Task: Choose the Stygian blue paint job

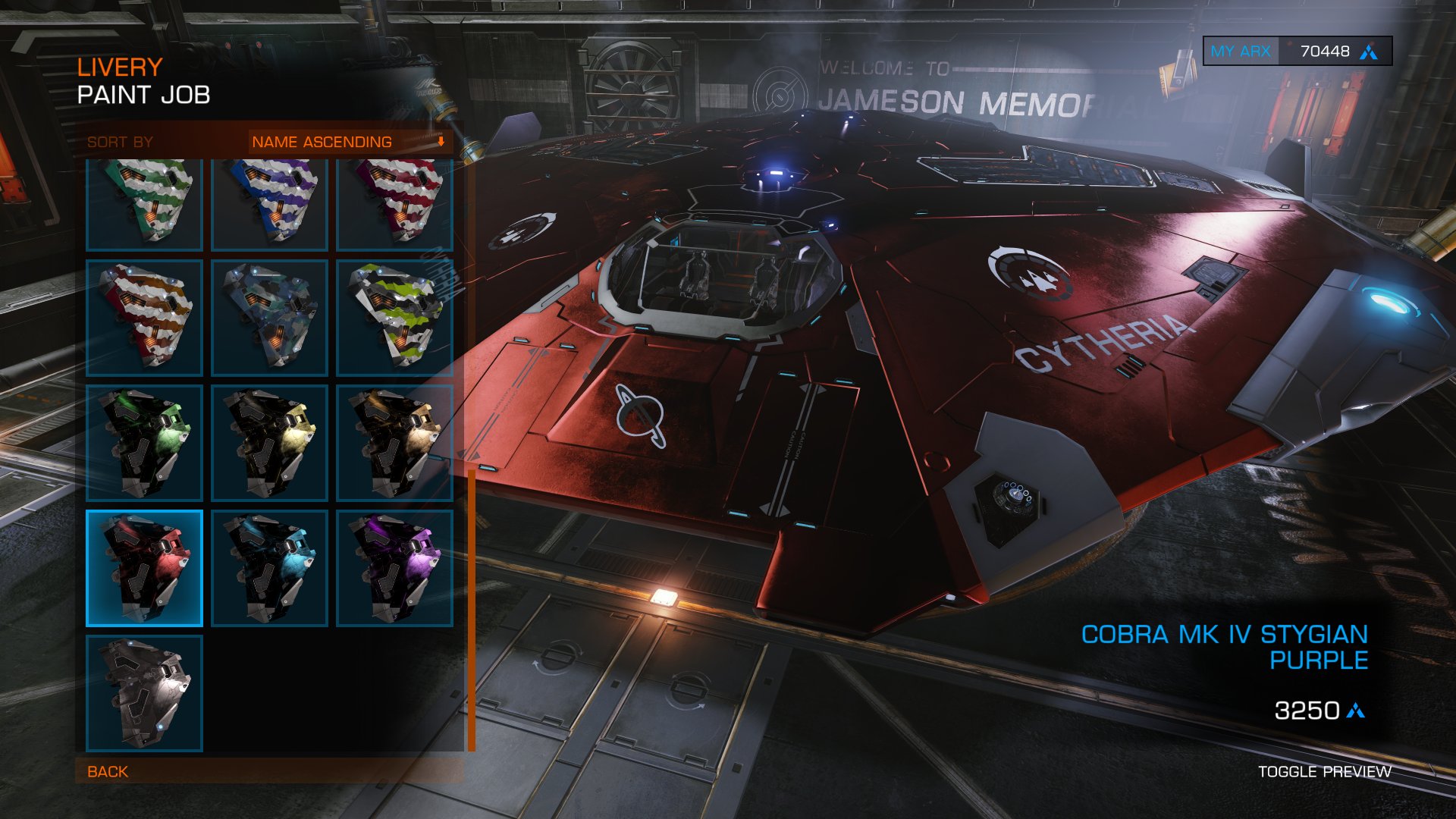Action: tap(269, 568)
